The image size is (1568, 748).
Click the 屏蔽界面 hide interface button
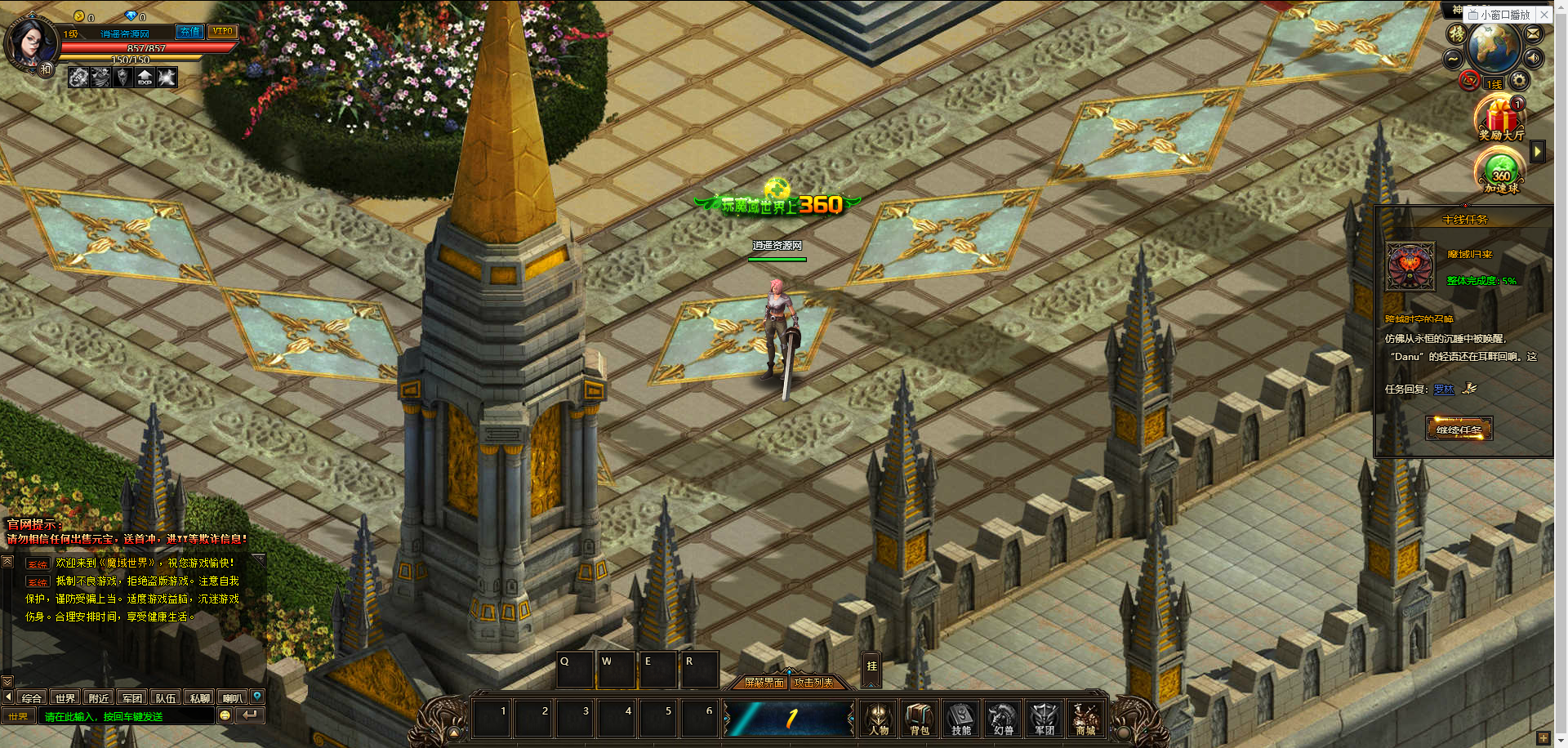pyautogui.click(x=764, y=683)
